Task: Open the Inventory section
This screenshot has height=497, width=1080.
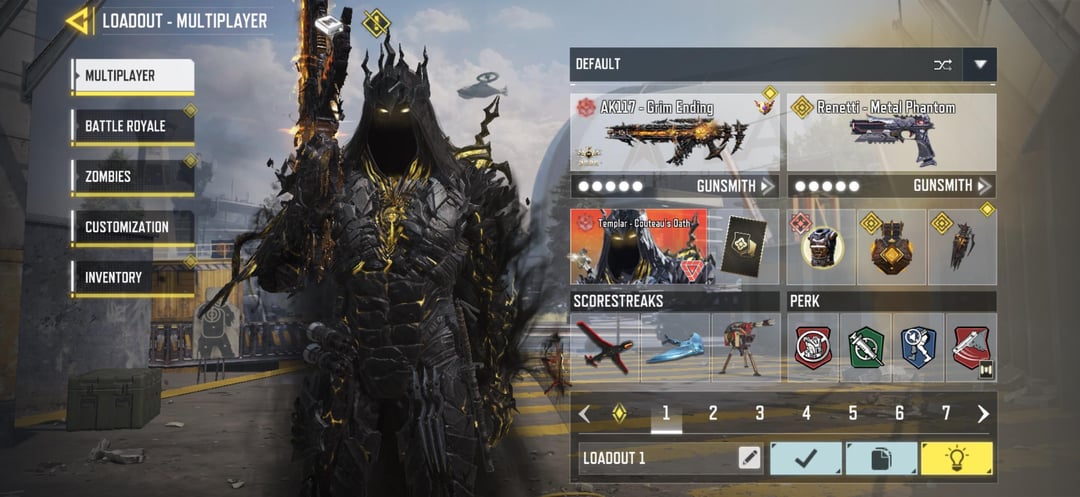Action: point(131,278)
